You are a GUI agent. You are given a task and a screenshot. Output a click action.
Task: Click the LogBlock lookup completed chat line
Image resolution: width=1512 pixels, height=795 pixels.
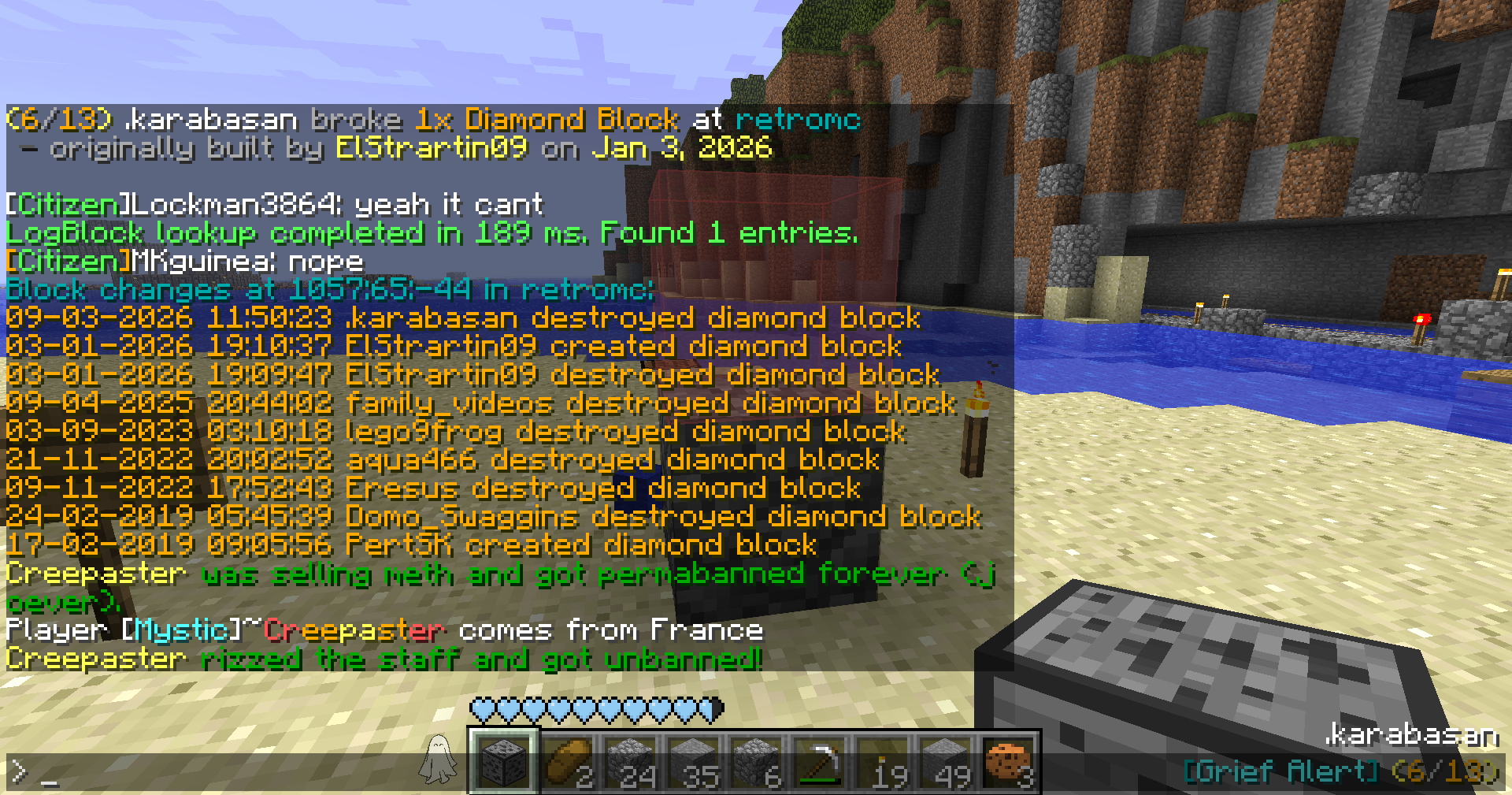click(x=432, y=233)
